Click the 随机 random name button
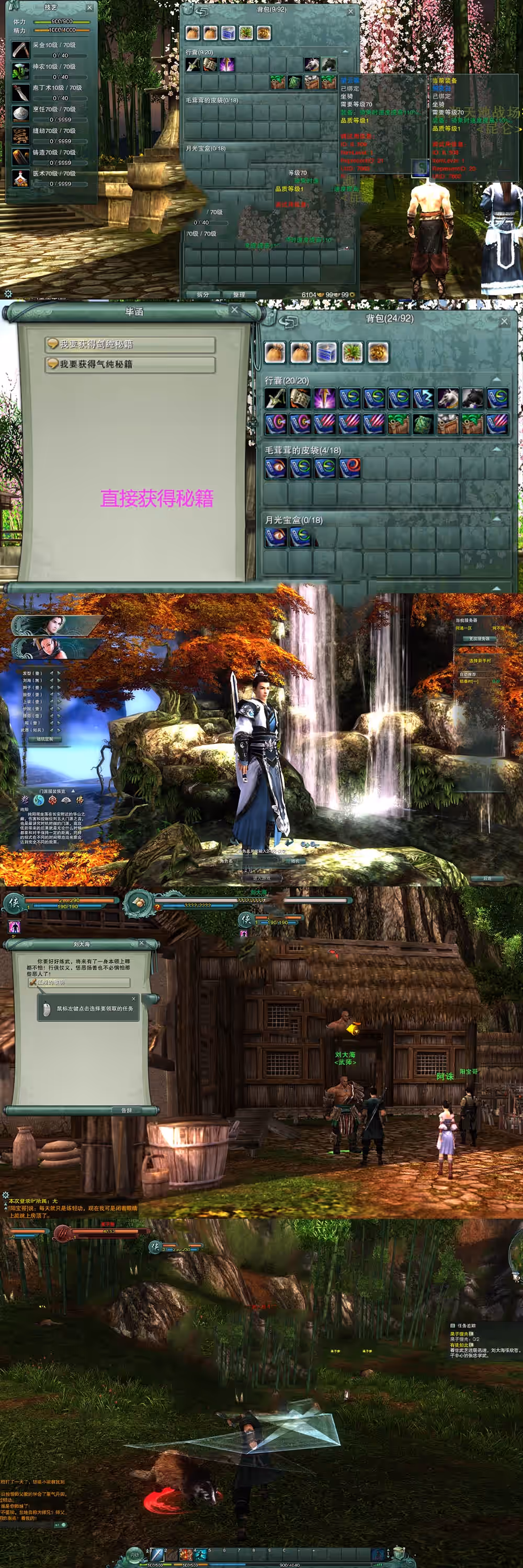523x1568 pixels. 295,861
